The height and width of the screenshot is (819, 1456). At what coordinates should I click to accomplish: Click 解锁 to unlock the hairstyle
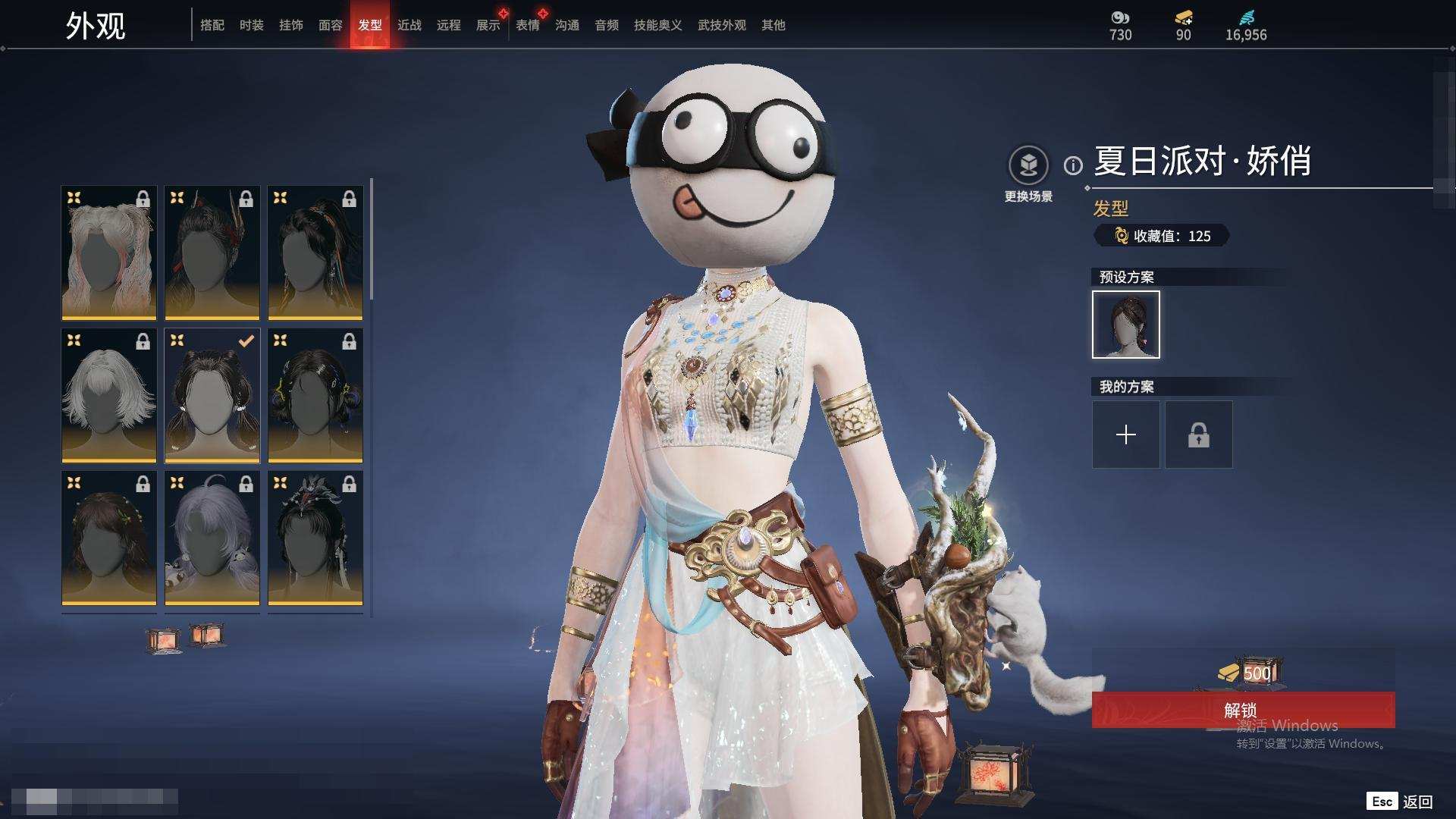[x=1242, y=710]
